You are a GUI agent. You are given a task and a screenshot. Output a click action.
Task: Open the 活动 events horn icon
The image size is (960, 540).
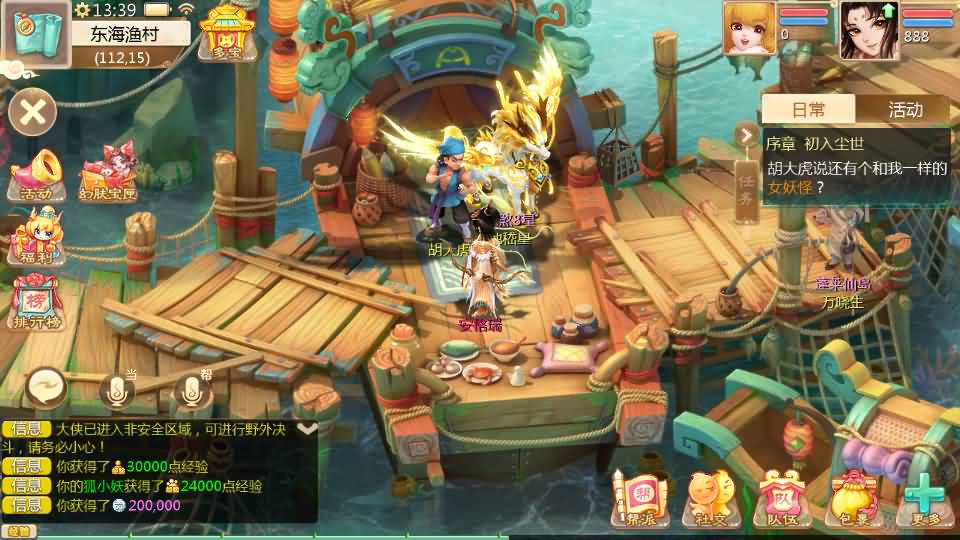point(35,175)
